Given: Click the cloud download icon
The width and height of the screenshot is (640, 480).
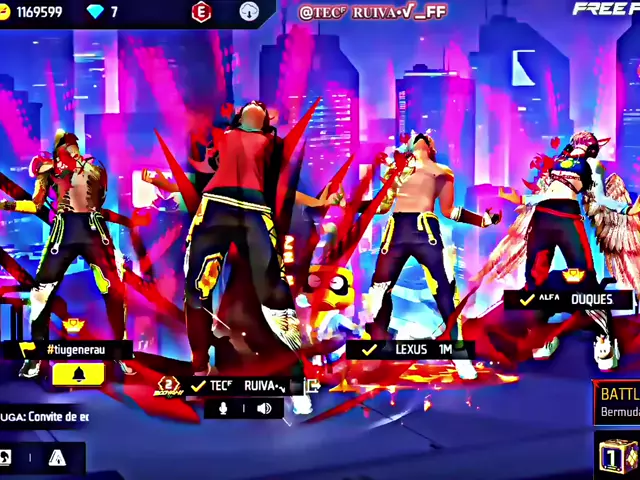Looking at the screenshot, I should click(250, 13).
